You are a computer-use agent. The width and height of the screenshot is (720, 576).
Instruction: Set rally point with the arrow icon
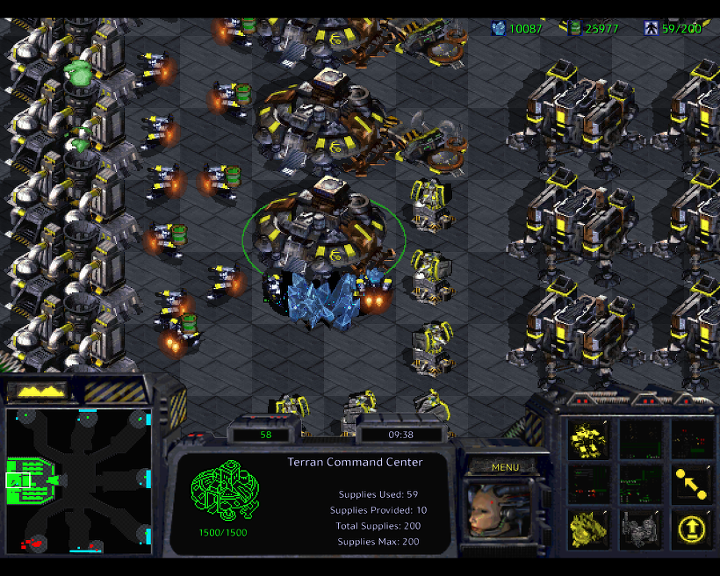pyautogui.click(x=690, y=483)
